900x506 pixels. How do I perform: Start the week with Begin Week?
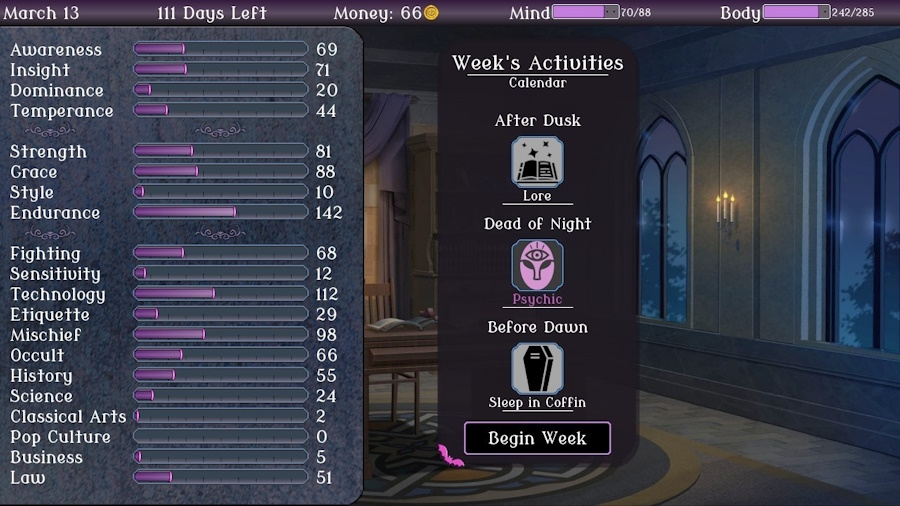pyautogui.click(x=537, y=438)
